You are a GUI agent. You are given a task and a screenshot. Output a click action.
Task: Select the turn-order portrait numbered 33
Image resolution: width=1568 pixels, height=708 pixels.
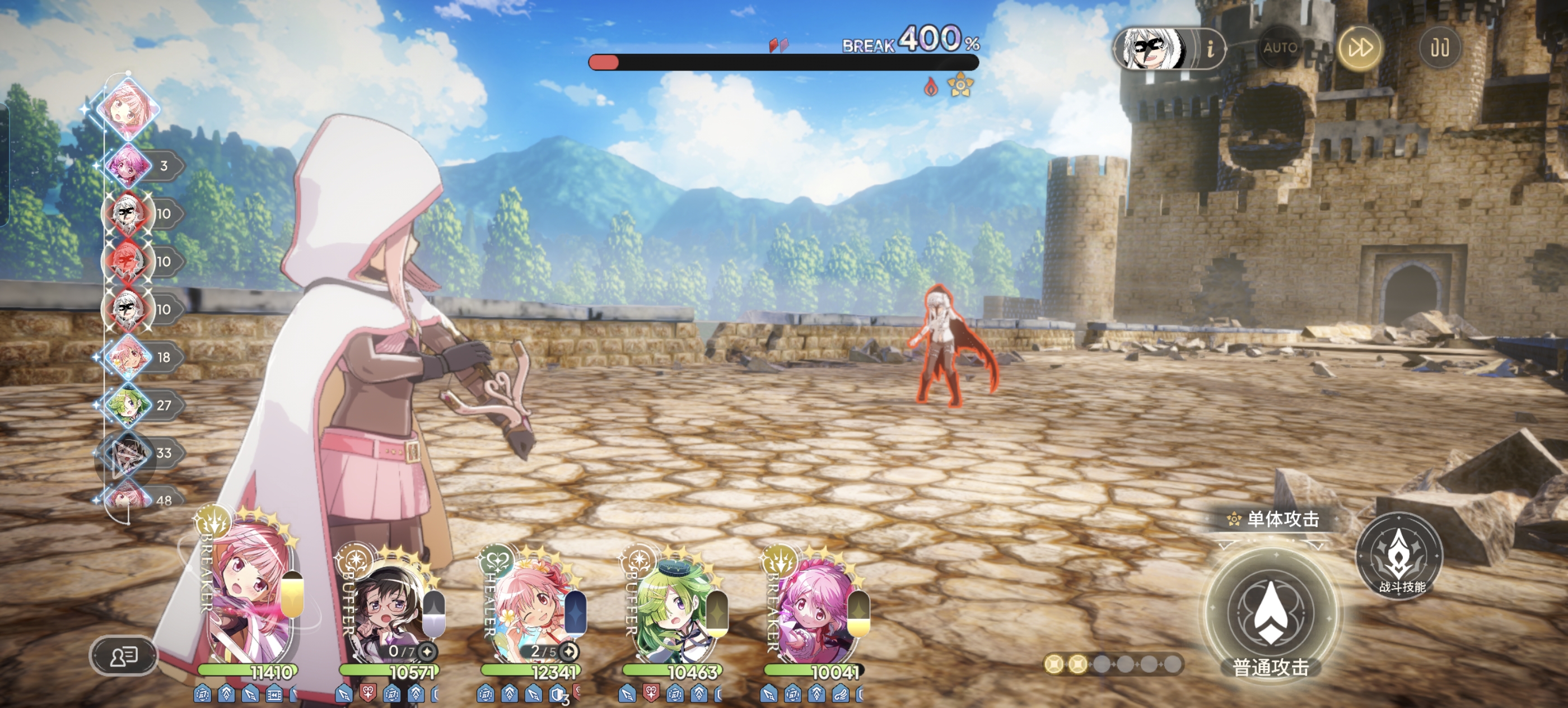[x=128, y=453]
